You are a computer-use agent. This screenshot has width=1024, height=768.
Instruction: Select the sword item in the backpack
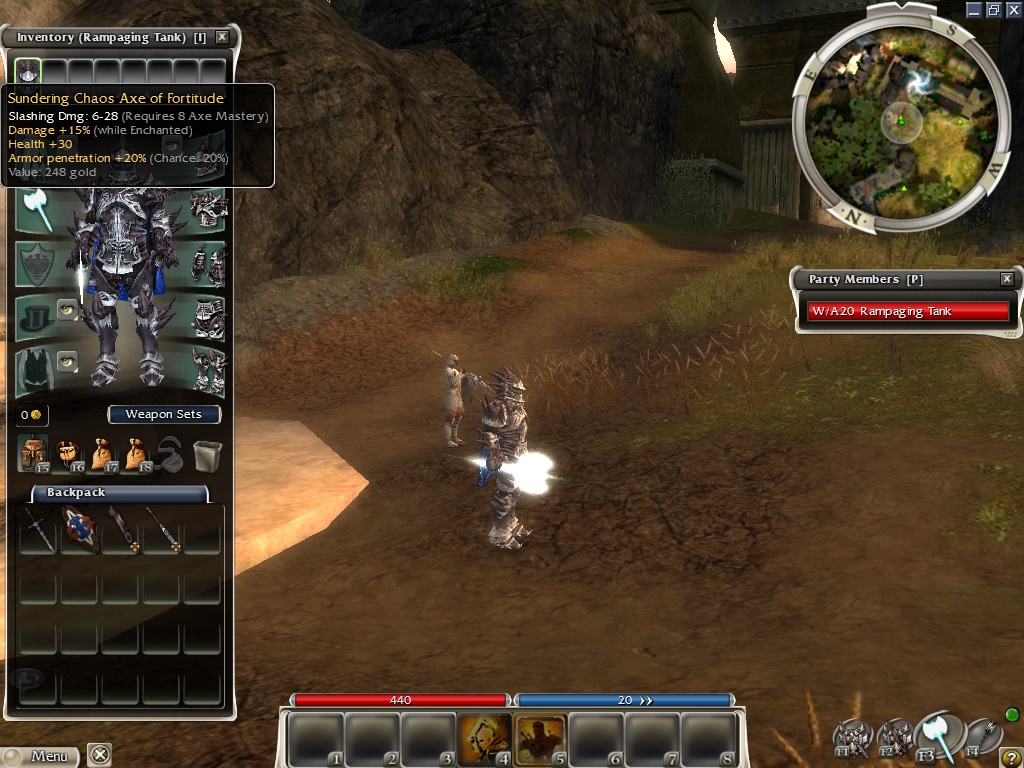click(37, 529)
